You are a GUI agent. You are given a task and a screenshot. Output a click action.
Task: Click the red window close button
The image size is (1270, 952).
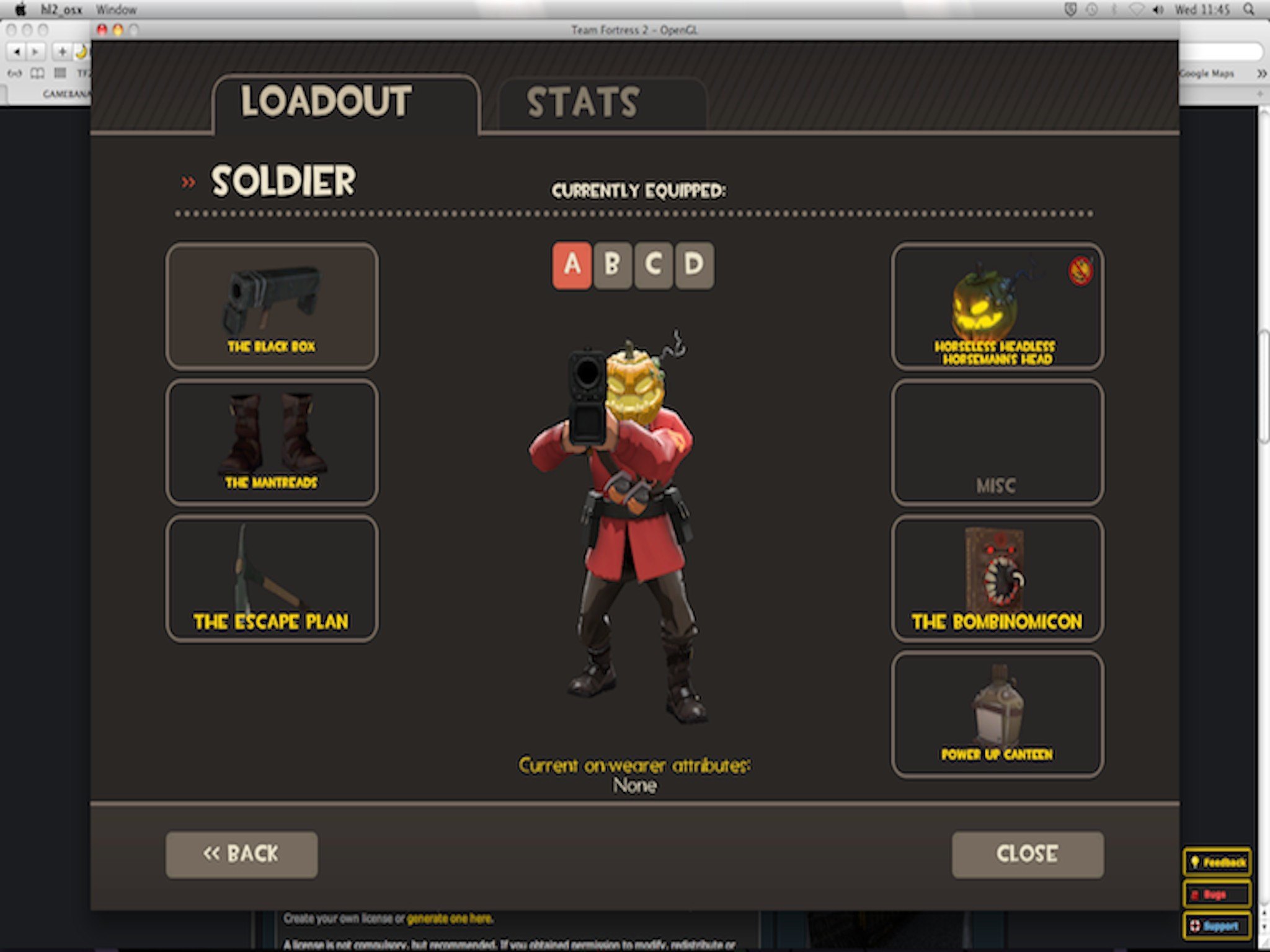[x=102, y=30]
